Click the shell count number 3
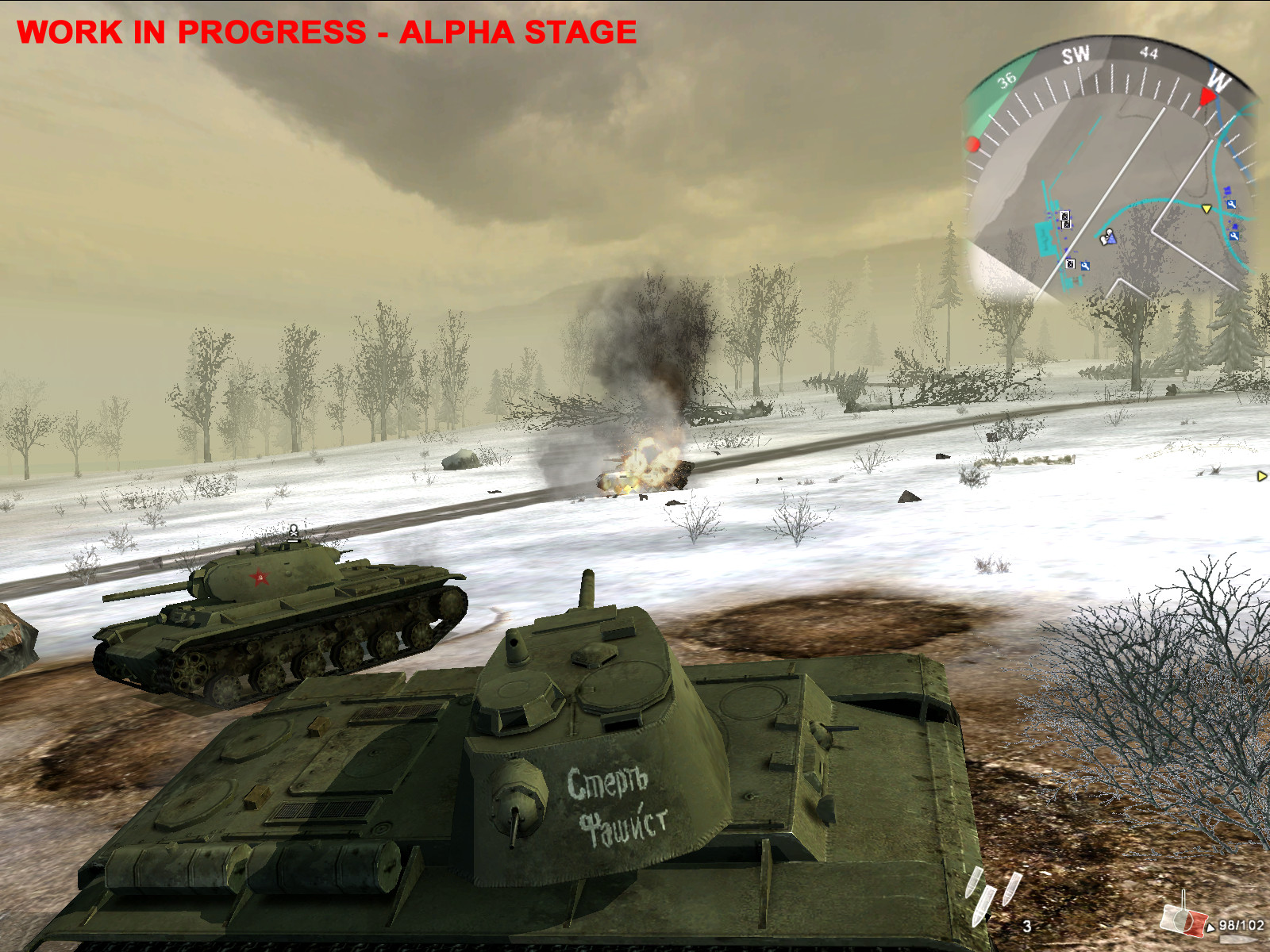 (x=1027, y=926)
